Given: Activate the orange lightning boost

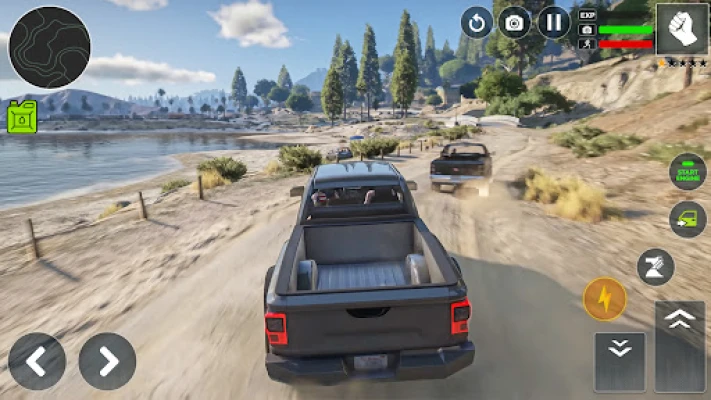Looking at the screenshot, I should (x=605, y=299).
